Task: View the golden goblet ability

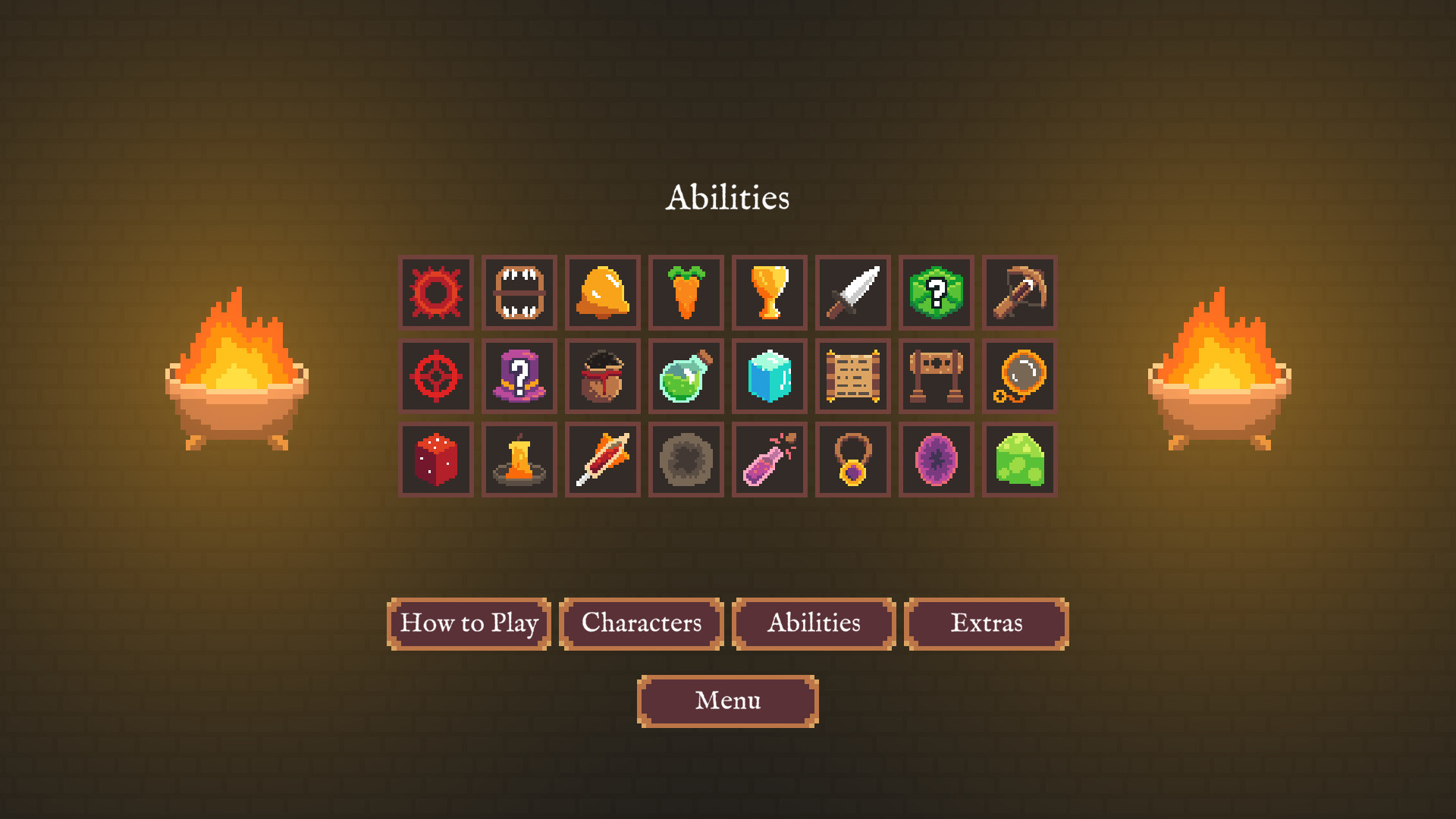Action: [770, 293]
